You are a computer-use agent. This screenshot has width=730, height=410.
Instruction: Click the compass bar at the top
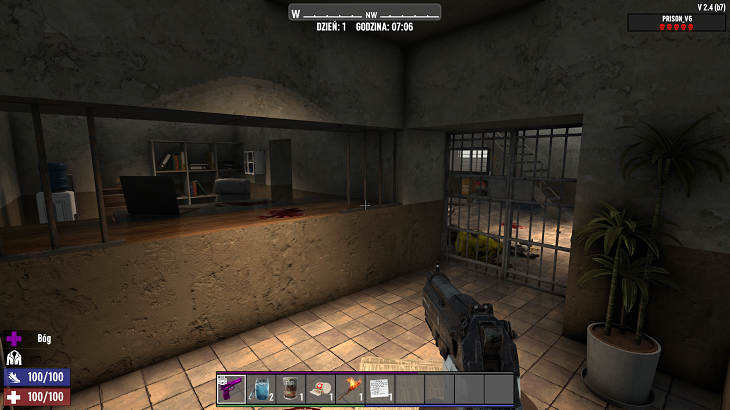365,13
